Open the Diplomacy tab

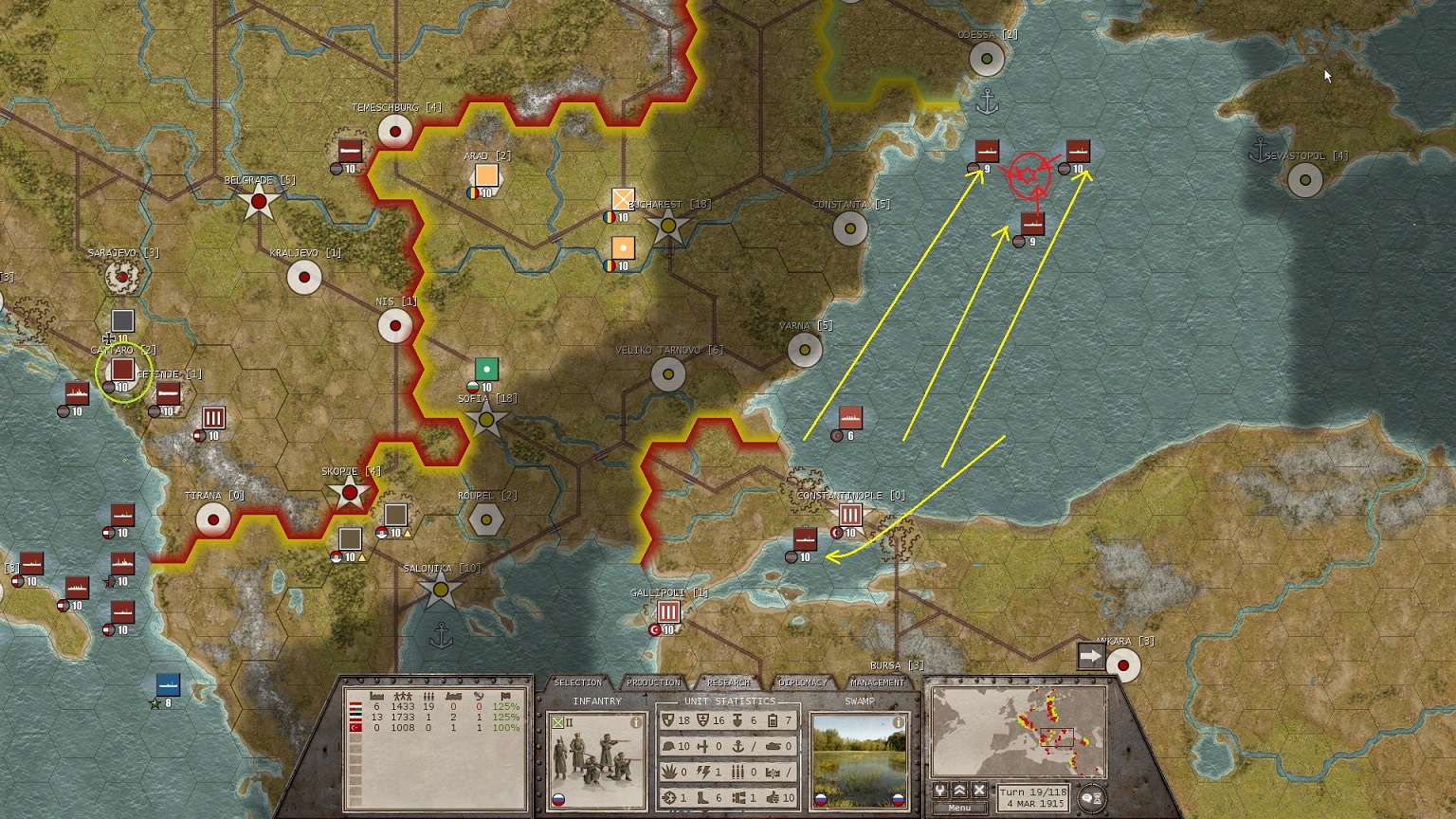[x=802, y=682]
